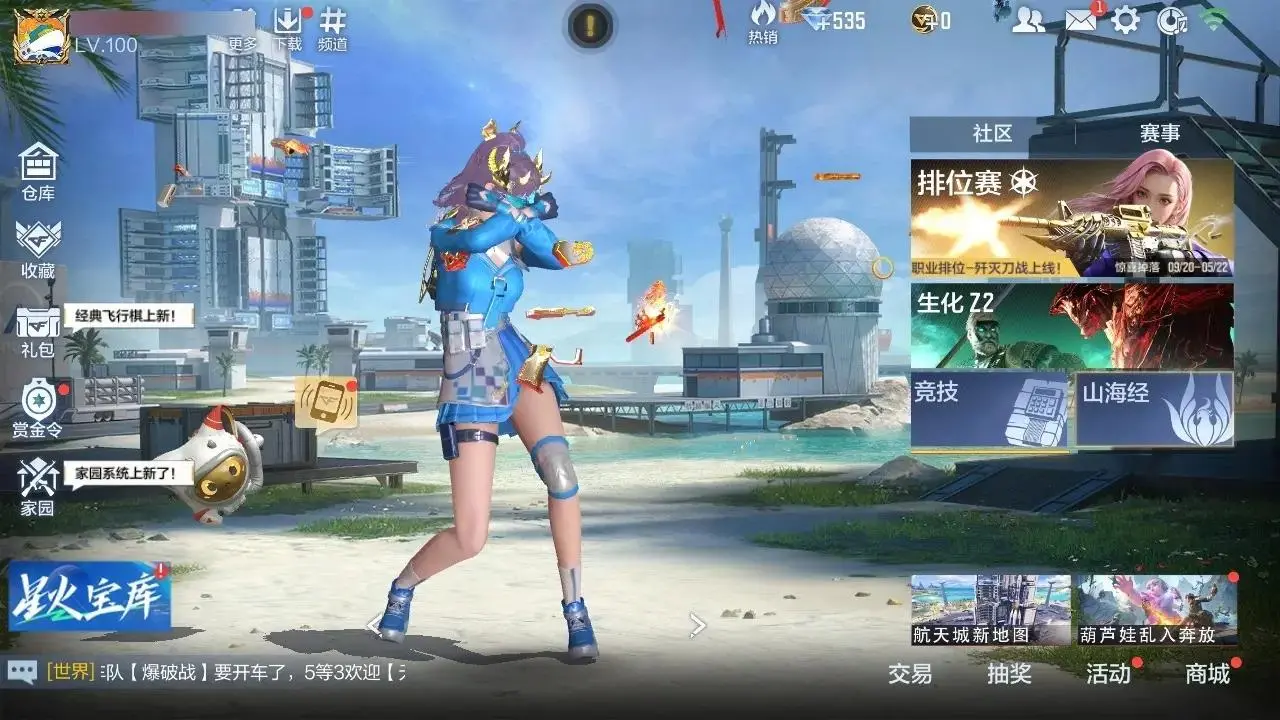The width and height of the screenshot is (1280, 720).
Task: Open the friends list icon
Action: (x=1028, y=20)
